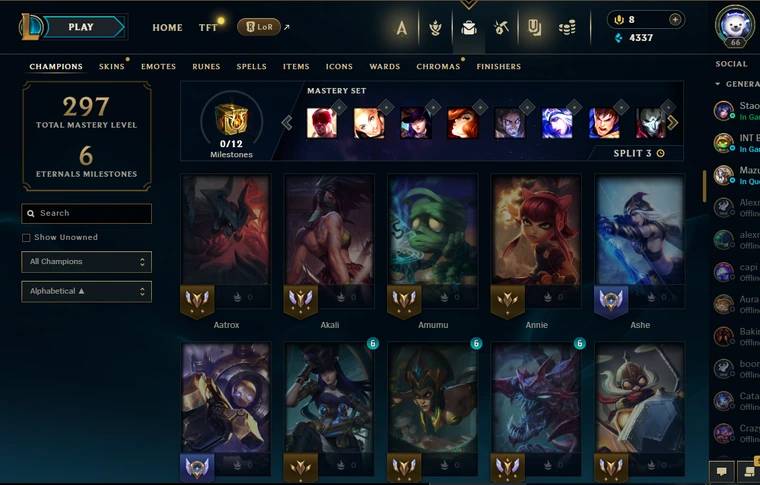The image size is (760, 485).
Task: Switch to the ITEMS tab
Action: coord(296,67)
